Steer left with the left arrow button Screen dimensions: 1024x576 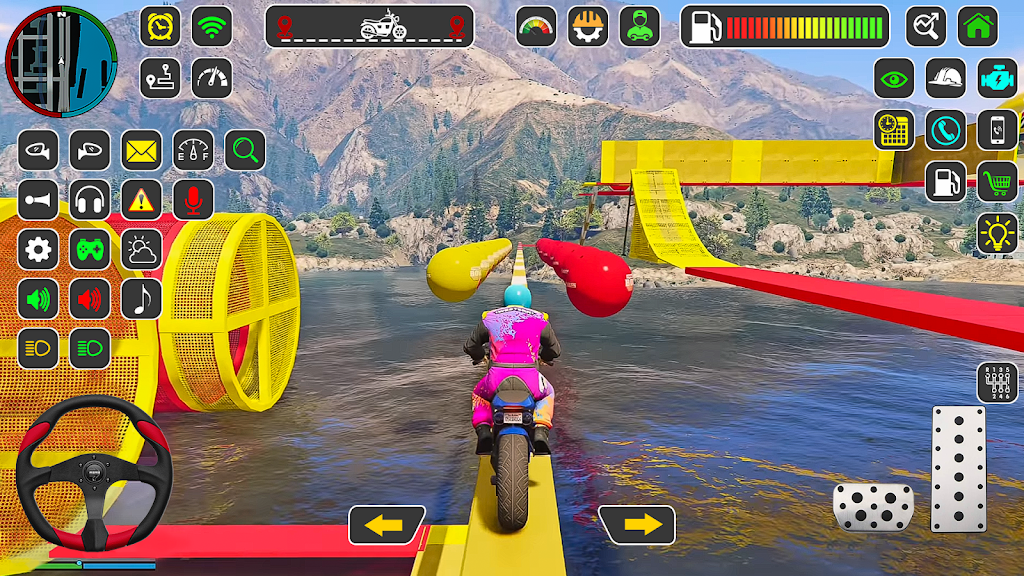click(386, 525)
